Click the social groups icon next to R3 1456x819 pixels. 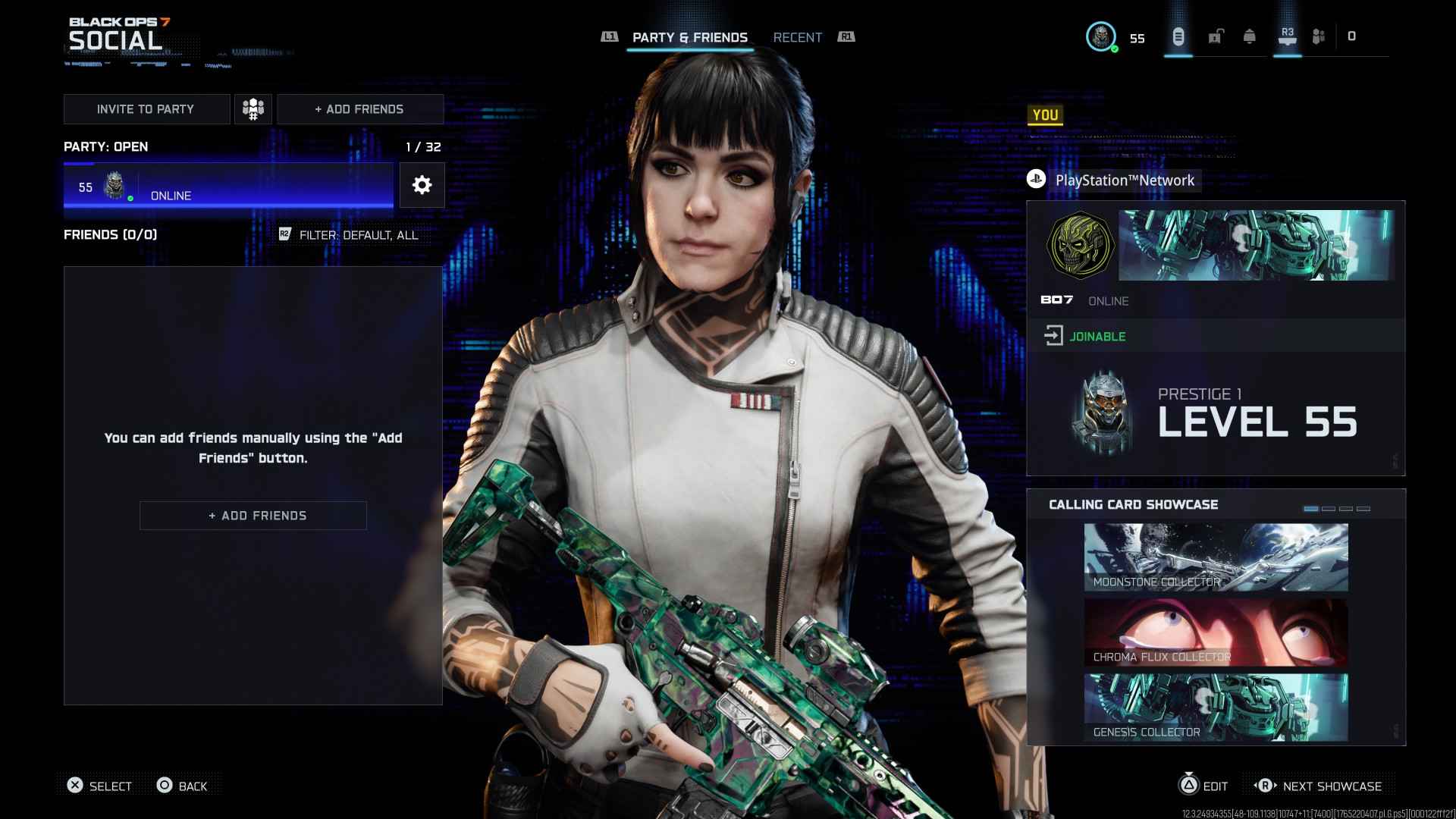coord(1319,36)
